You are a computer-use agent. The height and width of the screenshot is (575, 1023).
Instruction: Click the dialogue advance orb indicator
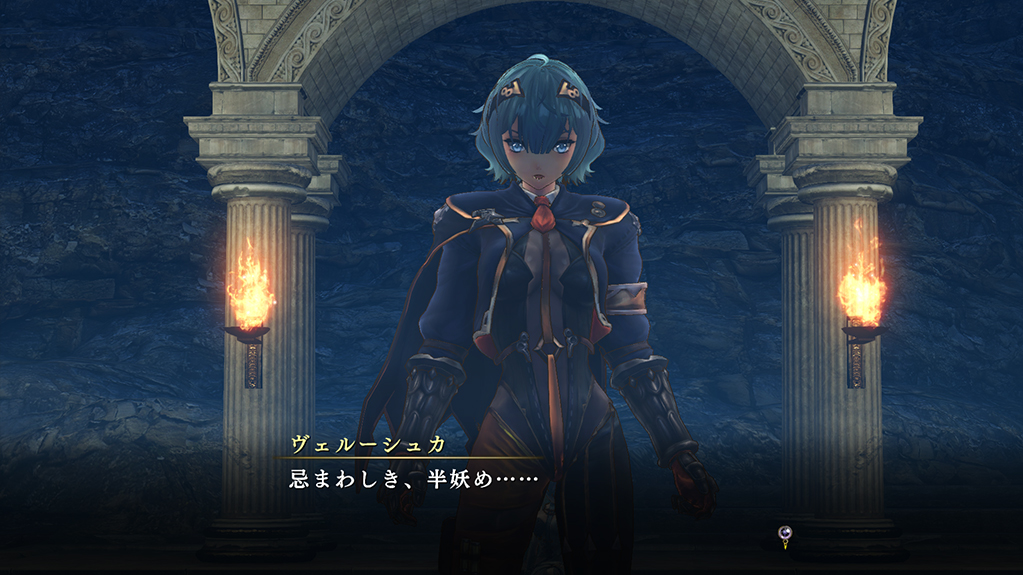(786, 536)
